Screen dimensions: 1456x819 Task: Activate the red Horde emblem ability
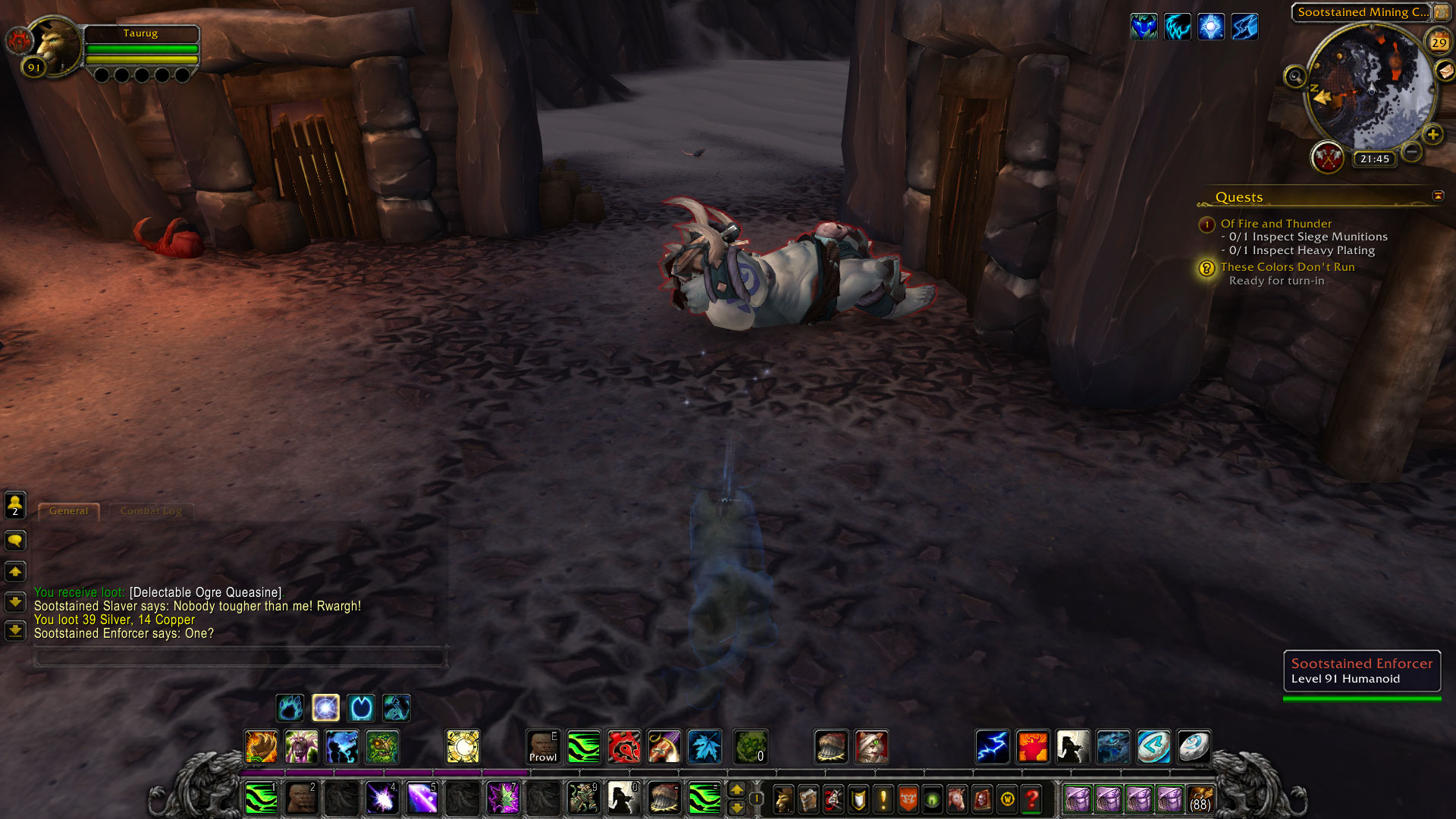tap(623, 747)
